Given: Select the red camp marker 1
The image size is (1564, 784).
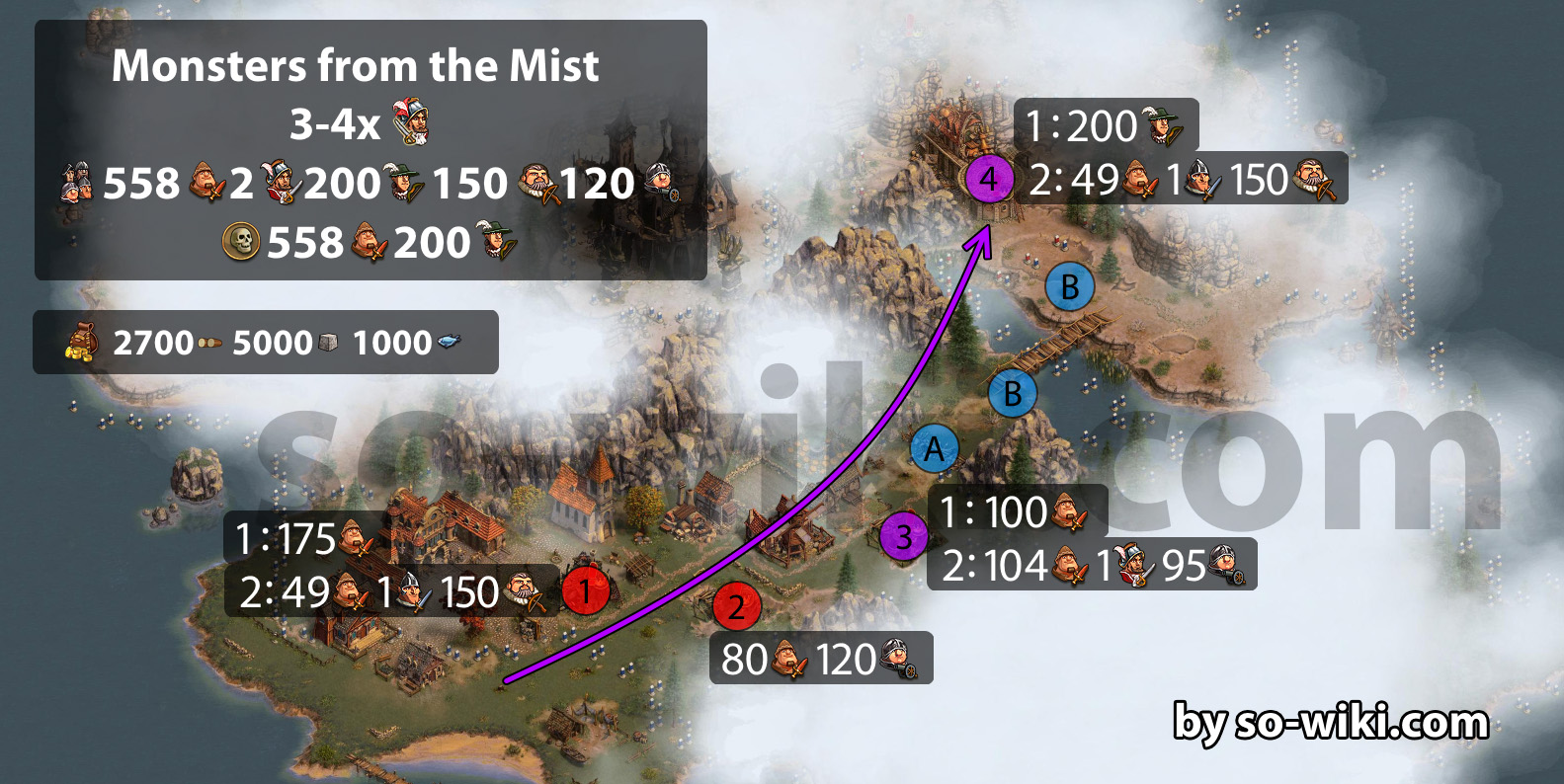Looking at the screenshot, I should pyautogui.click(x=585, y=591).
